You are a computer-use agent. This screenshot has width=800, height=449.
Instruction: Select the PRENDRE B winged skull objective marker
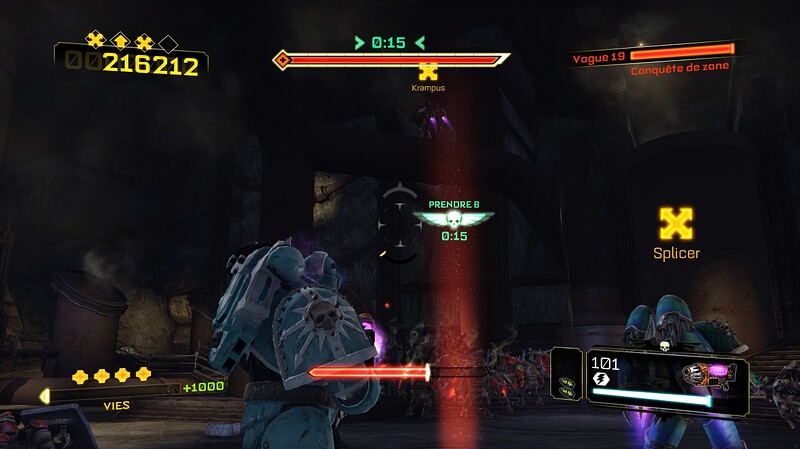point(455,219)
